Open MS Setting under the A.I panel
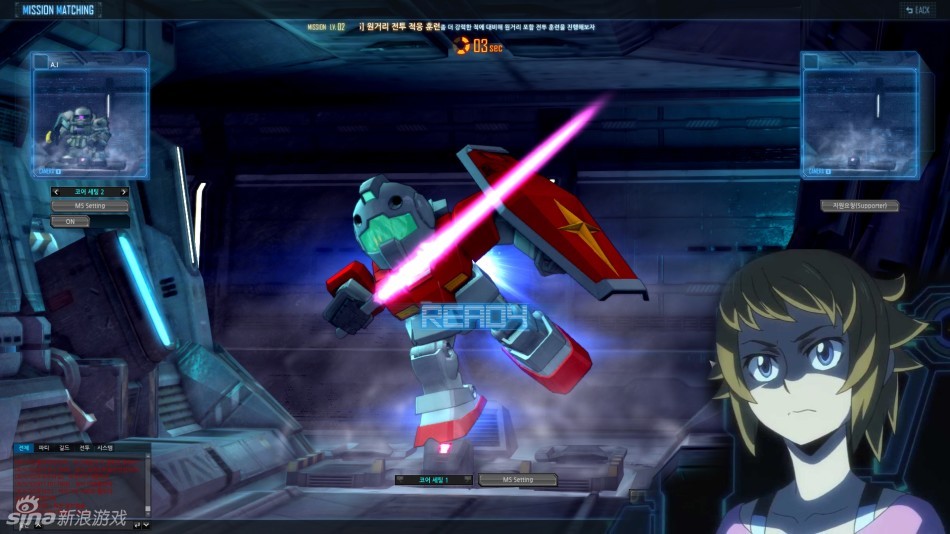 pyautogui.click(x=91, y=206)
